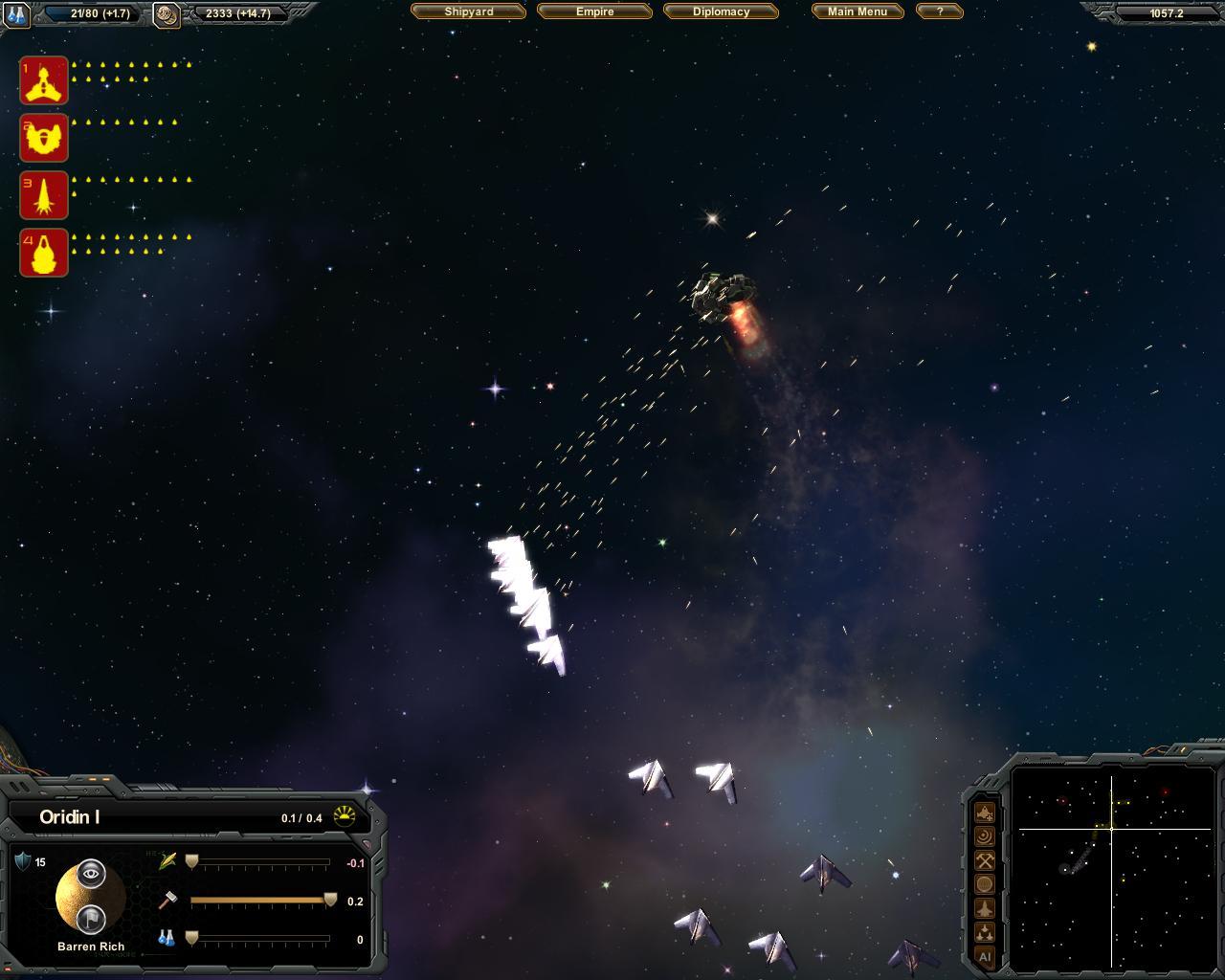Click the galaxy minimap
1225x980 pixels.
pyautogui.click(x=1112, y=866)
